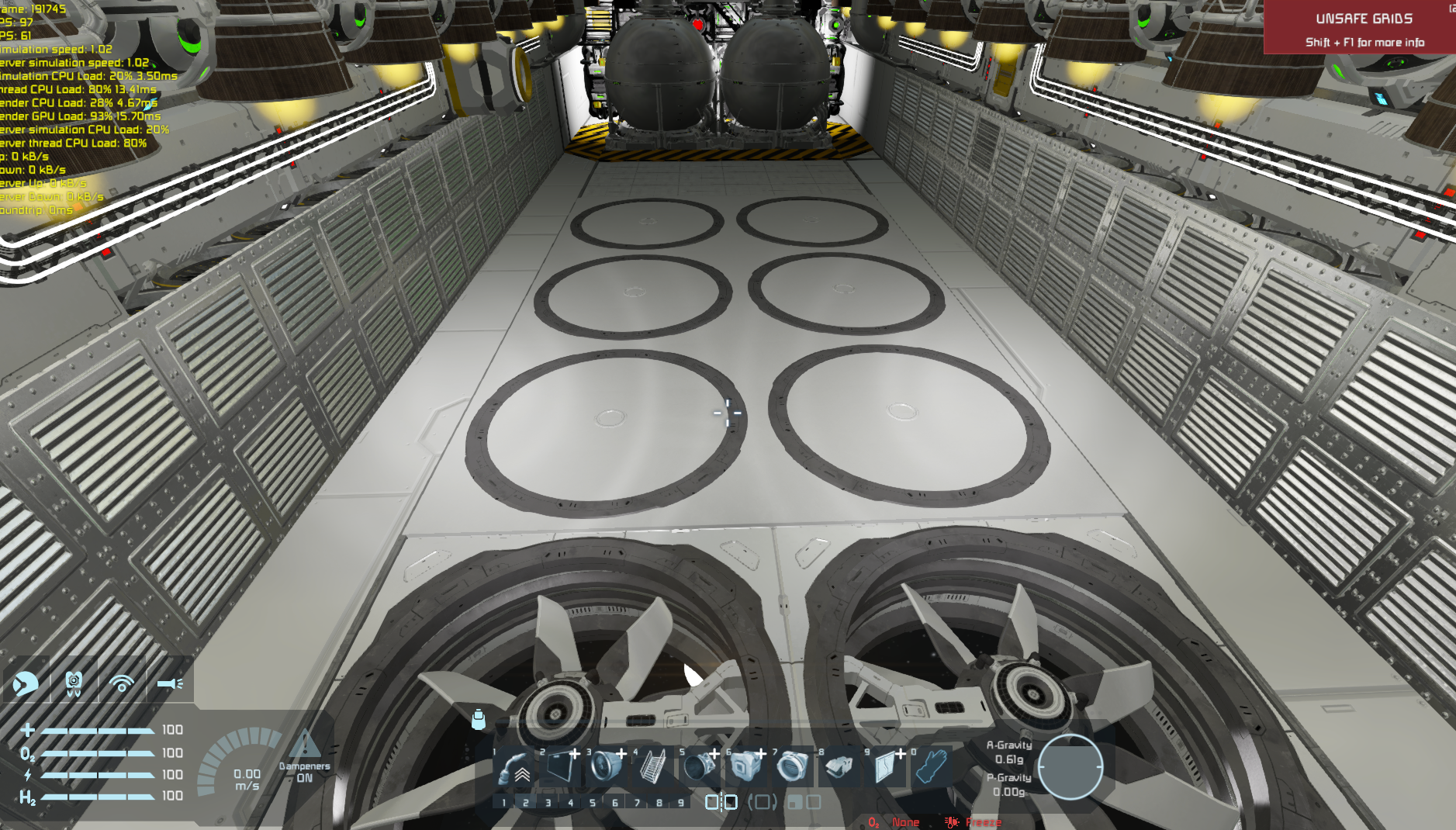
Task: Select the window panel in slot 9
Action: point(885,767)
